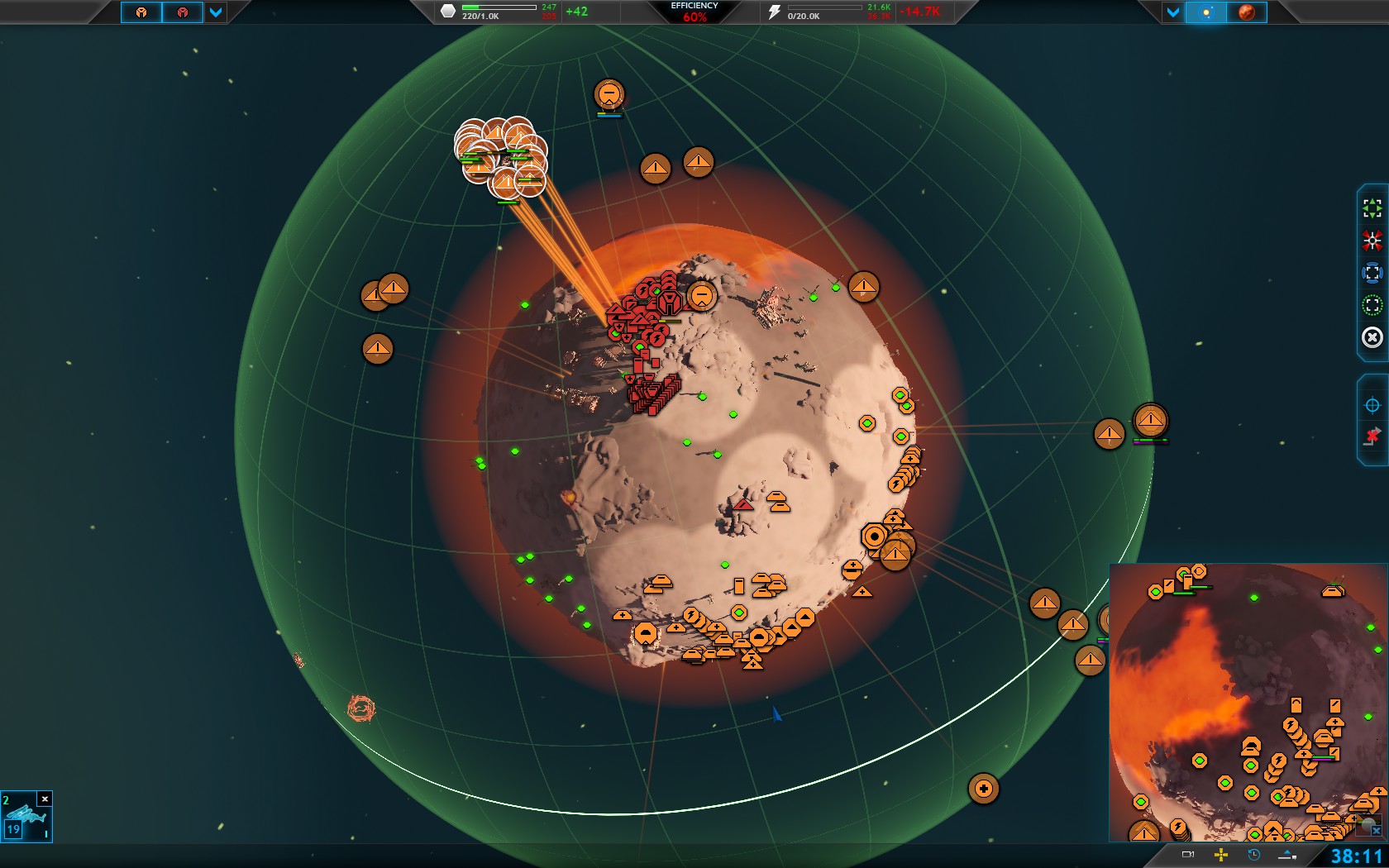The height and width of the screenshot is (868, 1389).
Task: Select the orange commander player icon
Action: coord(141,12)
